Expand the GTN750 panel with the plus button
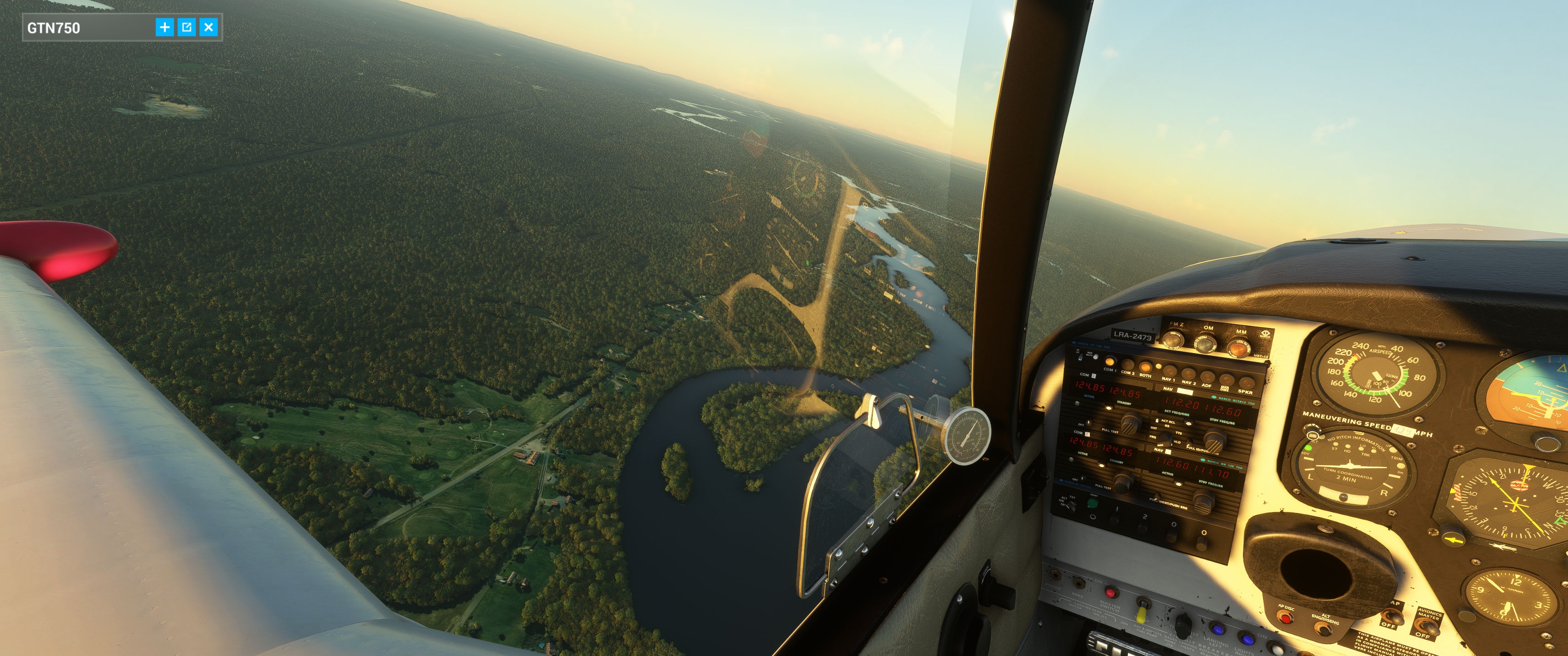This screenshot has width=1568, height=656. (x=165, y=27)
